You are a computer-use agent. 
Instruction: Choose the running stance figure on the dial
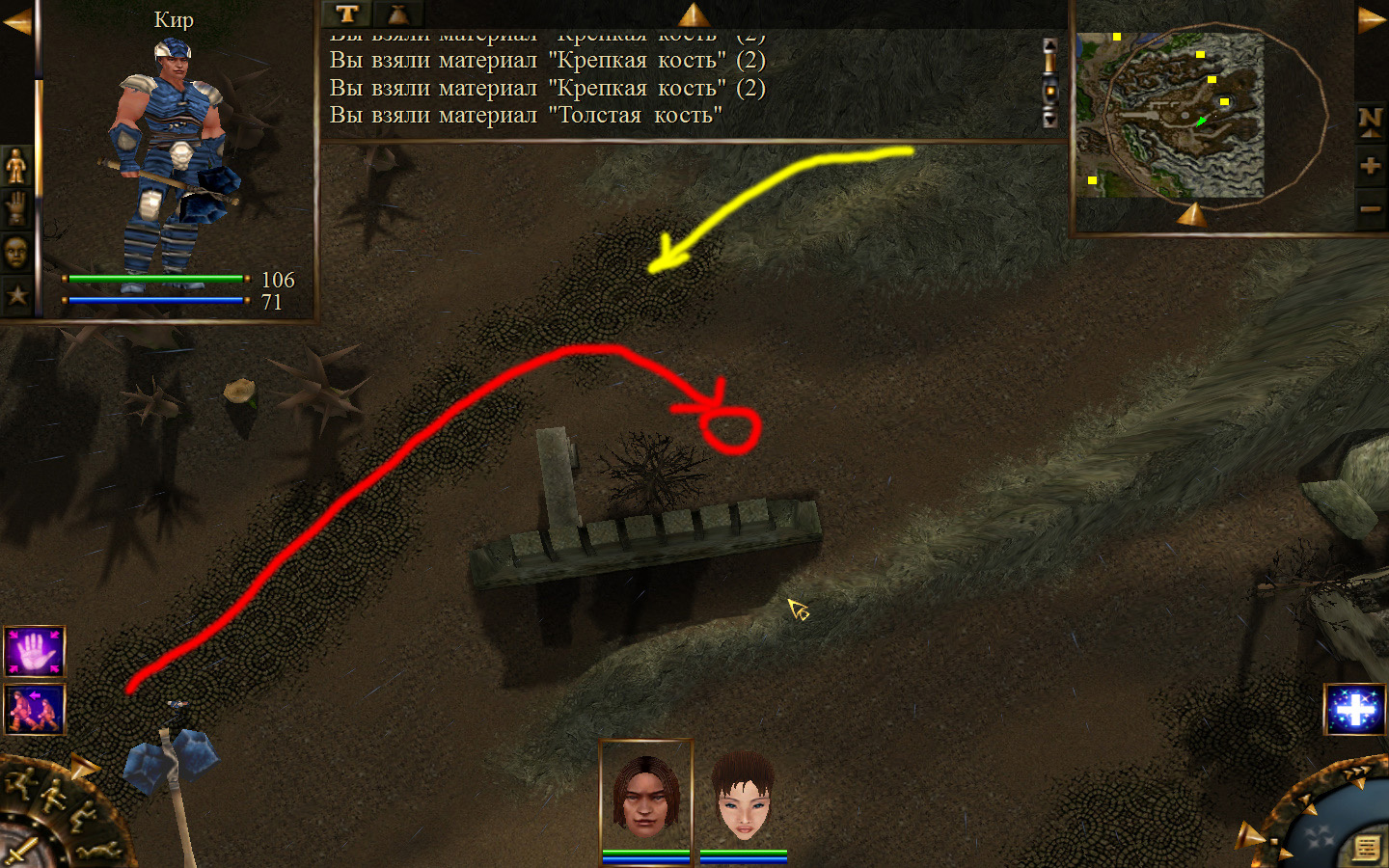[19, 783]
